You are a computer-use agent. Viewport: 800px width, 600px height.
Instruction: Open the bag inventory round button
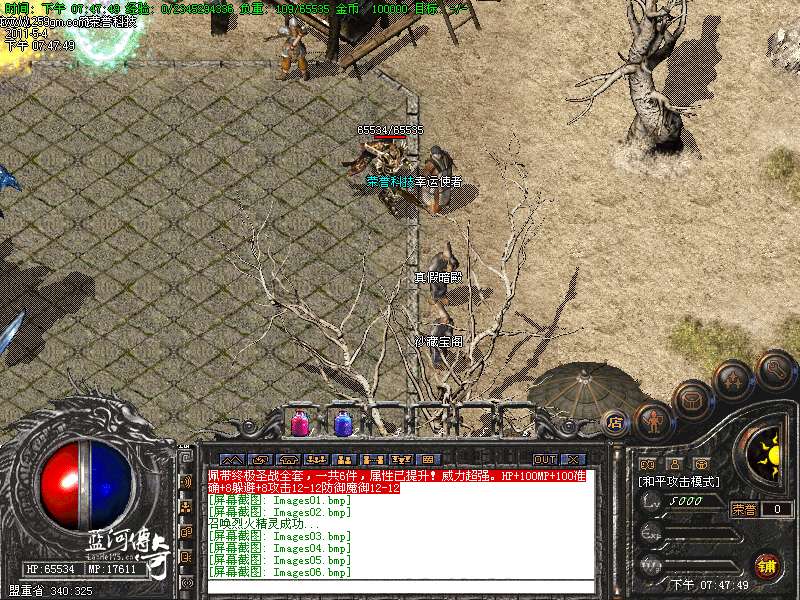pos(692,400)
